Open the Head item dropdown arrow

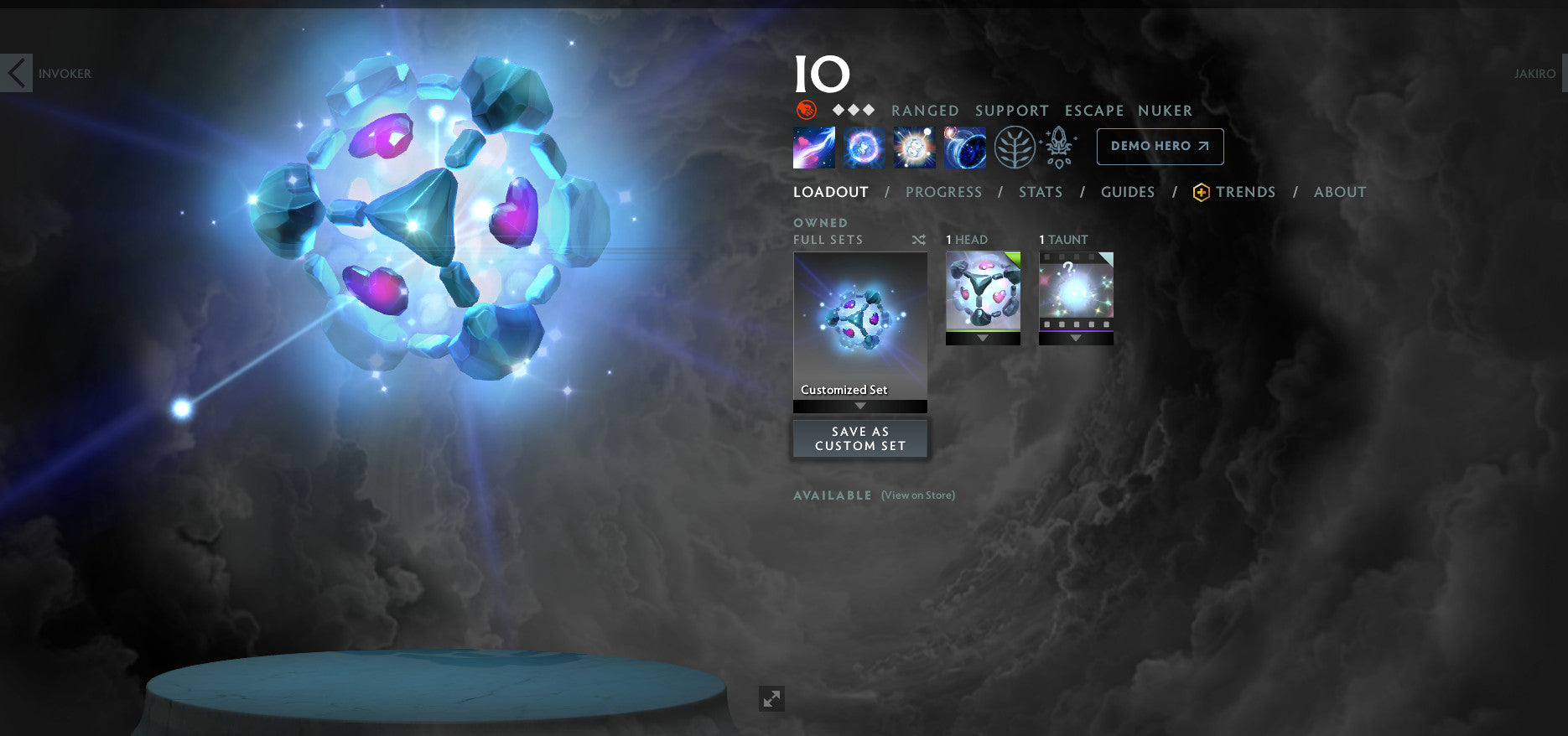tap(983, 339)
